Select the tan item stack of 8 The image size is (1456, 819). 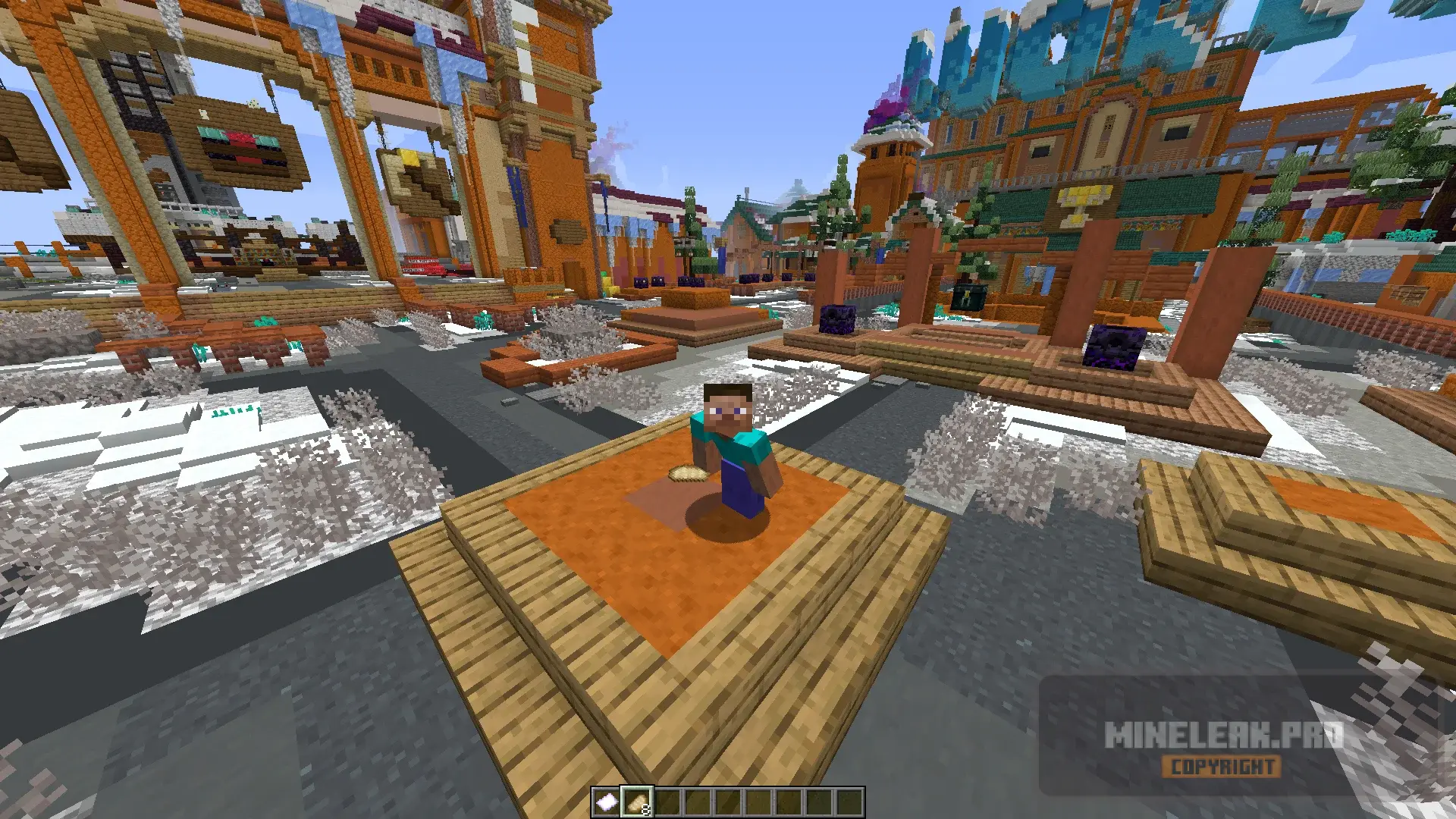637,802
